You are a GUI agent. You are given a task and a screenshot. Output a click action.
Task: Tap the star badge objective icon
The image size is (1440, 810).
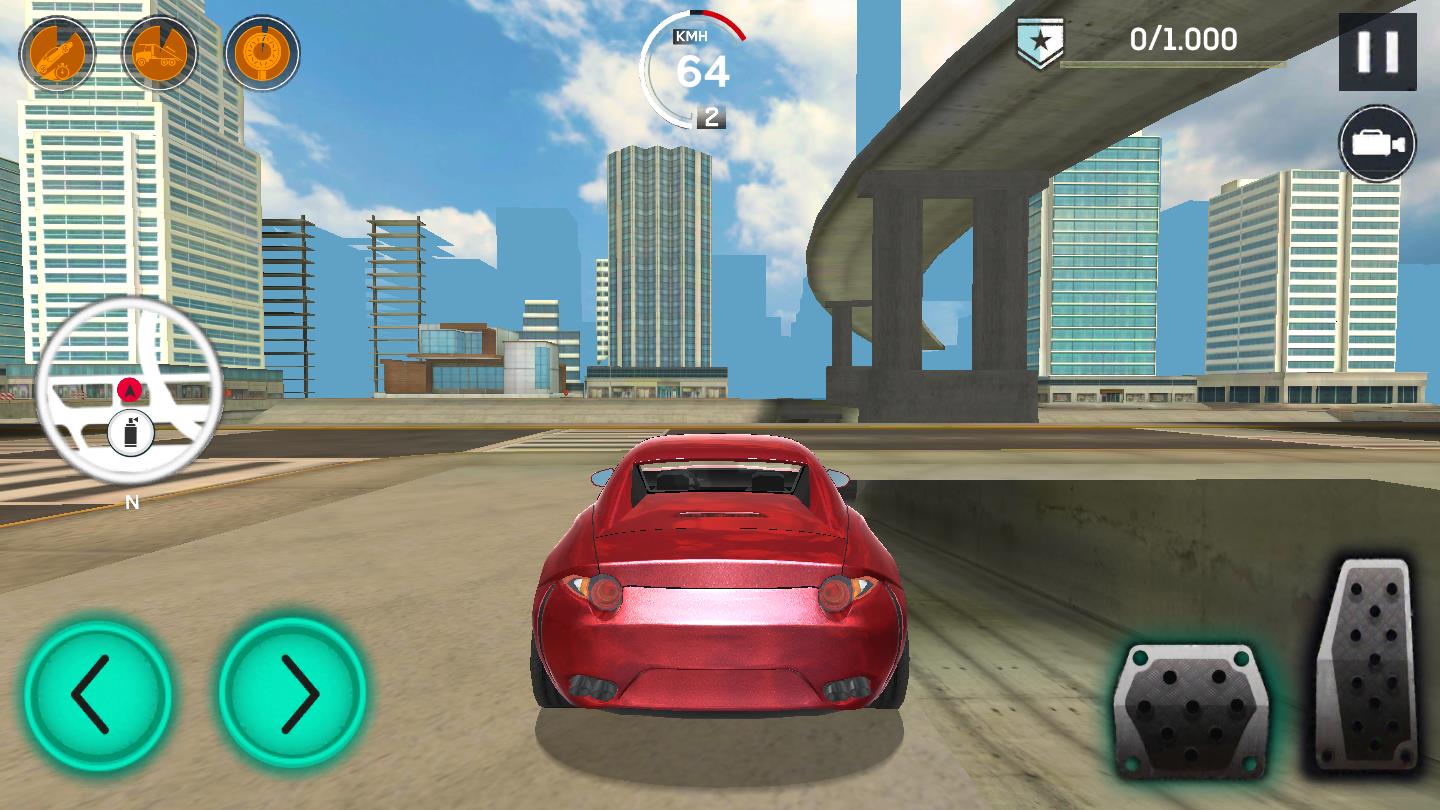click(x=1040, y=42)
